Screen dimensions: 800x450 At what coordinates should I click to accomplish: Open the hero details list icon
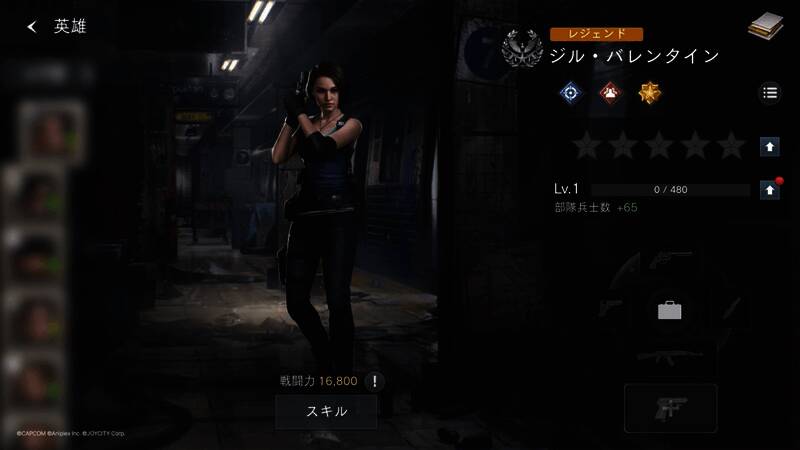click(770, 93)
